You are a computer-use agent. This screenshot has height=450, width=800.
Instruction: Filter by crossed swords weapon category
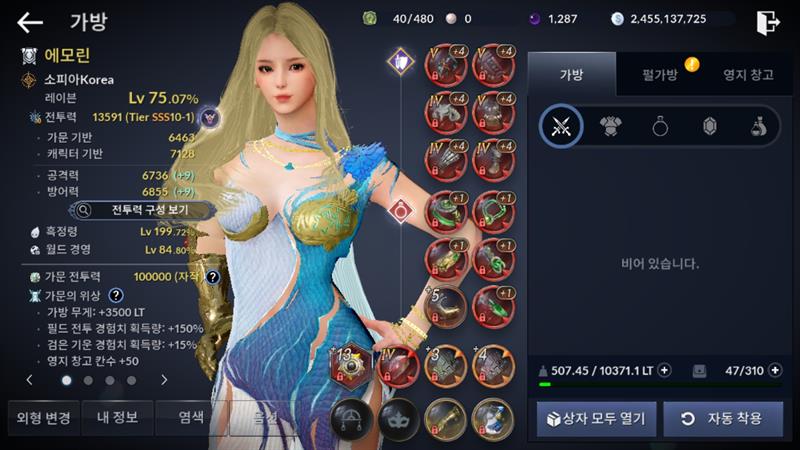(x=561, y=126)
